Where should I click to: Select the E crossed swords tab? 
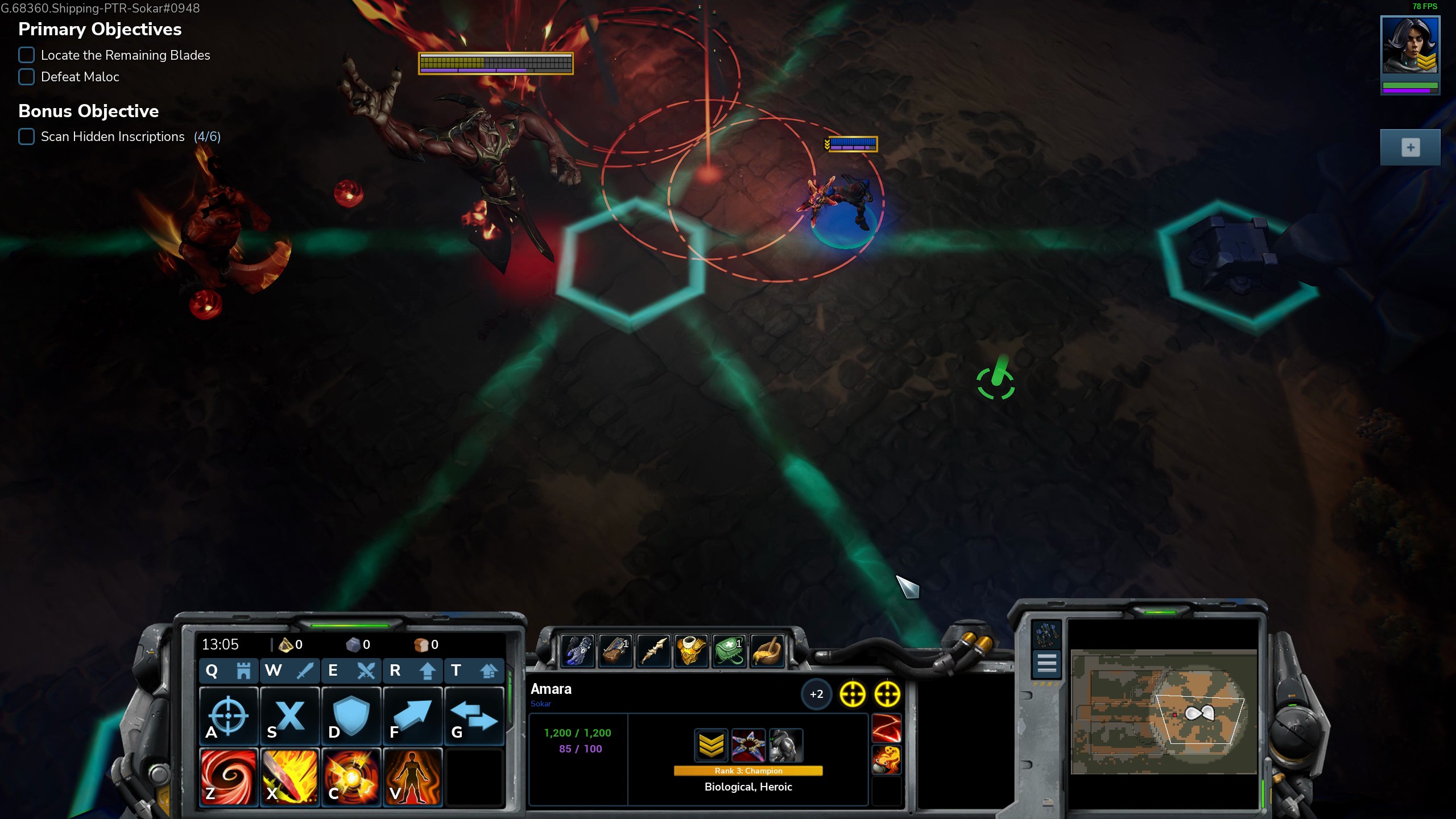(x=351, y=671)
